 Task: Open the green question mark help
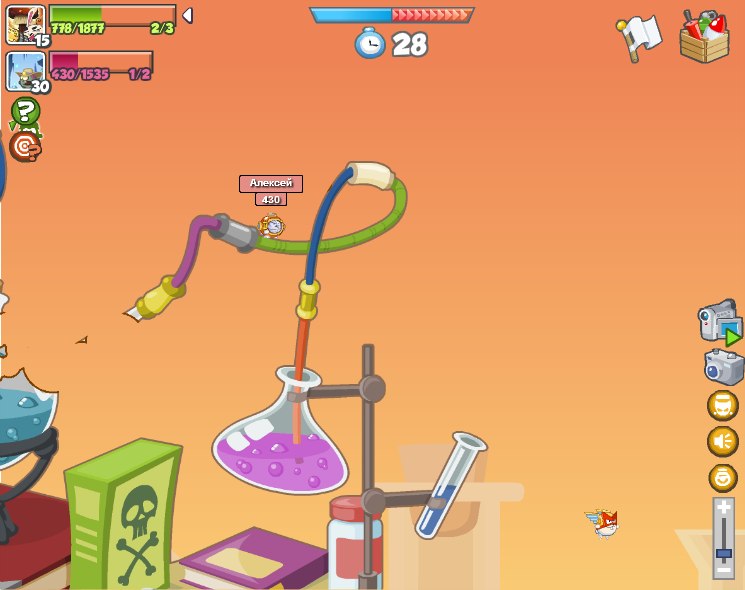point(25,112)
